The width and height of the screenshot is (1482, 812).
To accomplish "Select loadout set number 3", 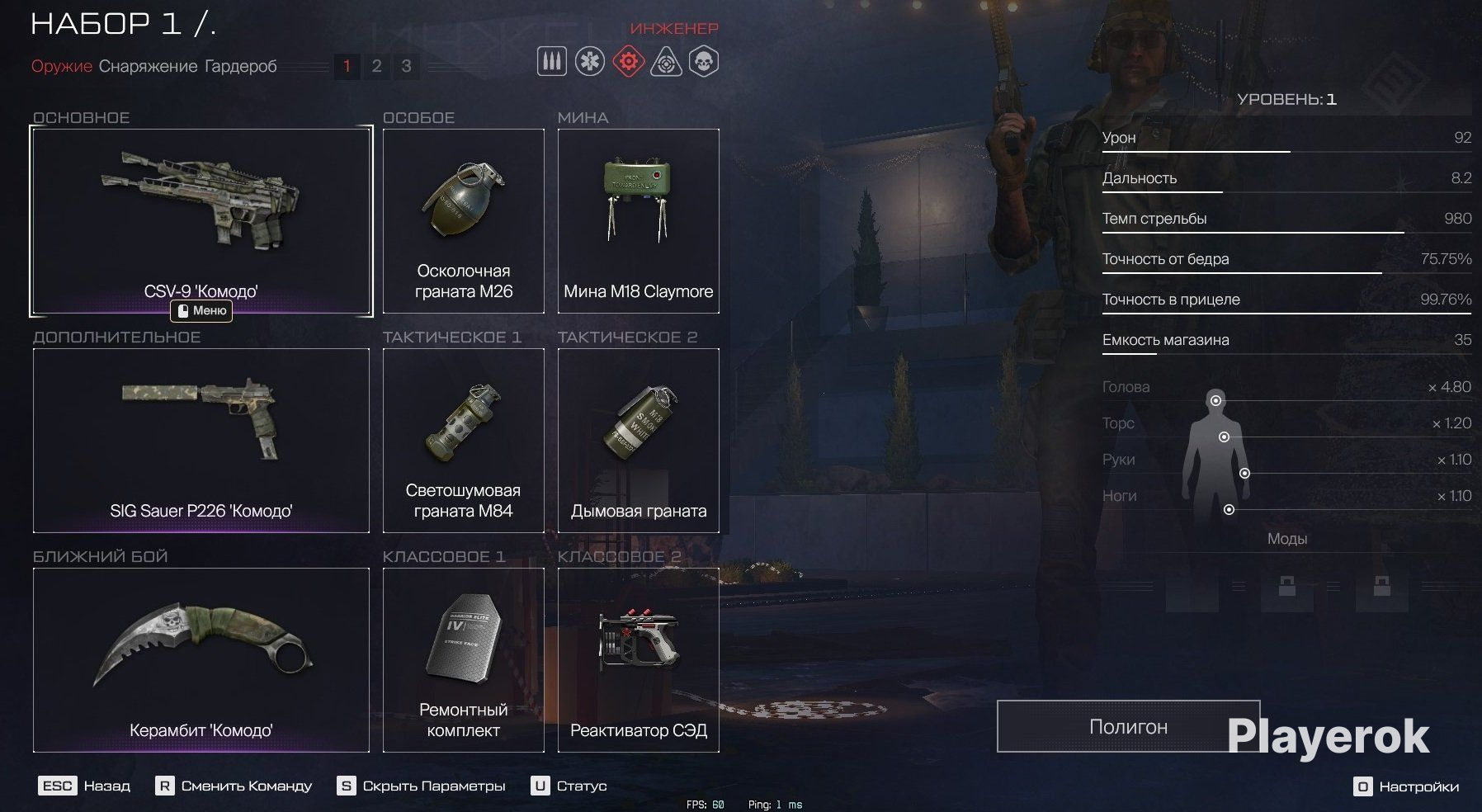I will click(x=406, y=66).
